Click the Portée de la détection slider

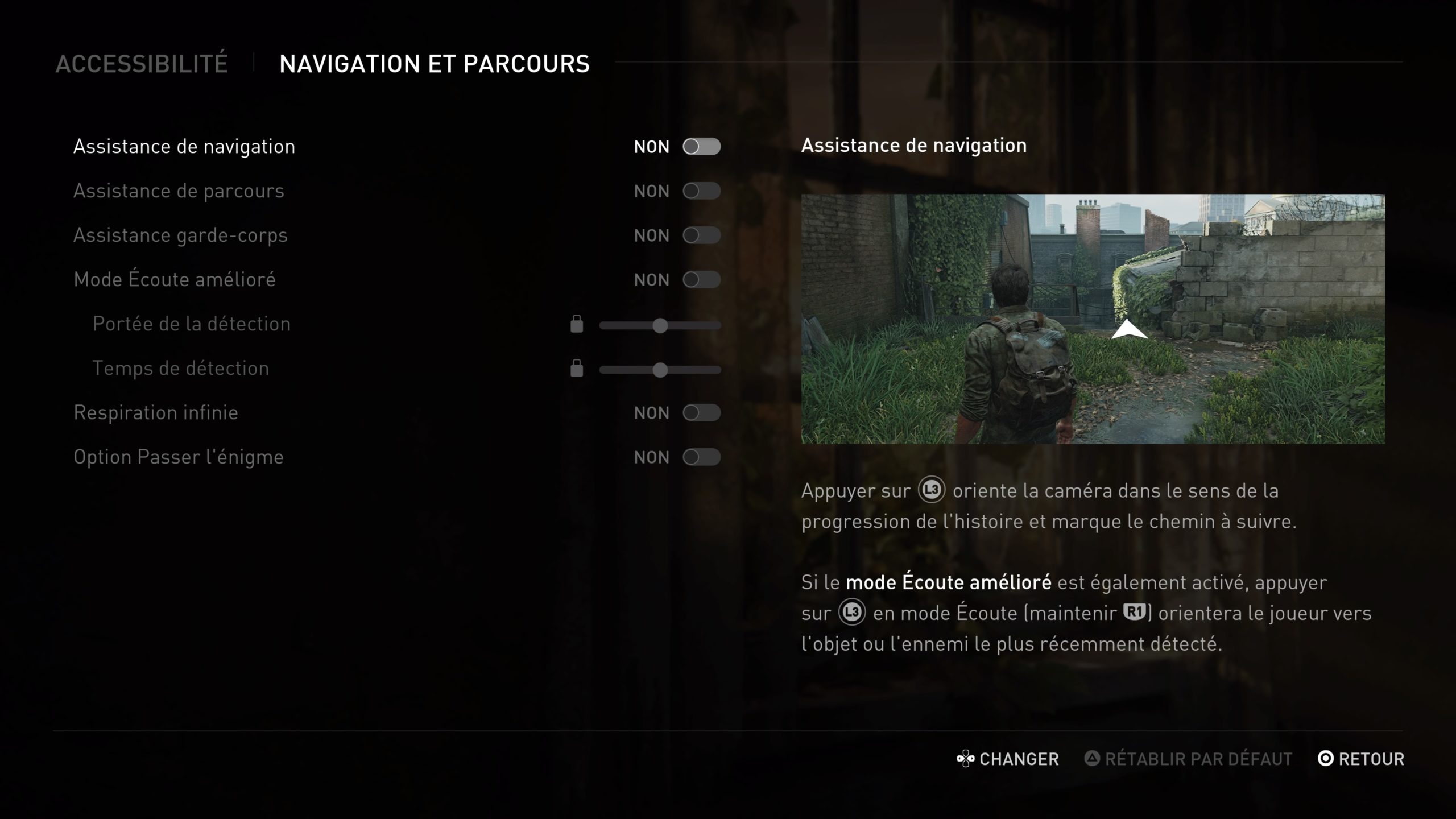[660, 325]
